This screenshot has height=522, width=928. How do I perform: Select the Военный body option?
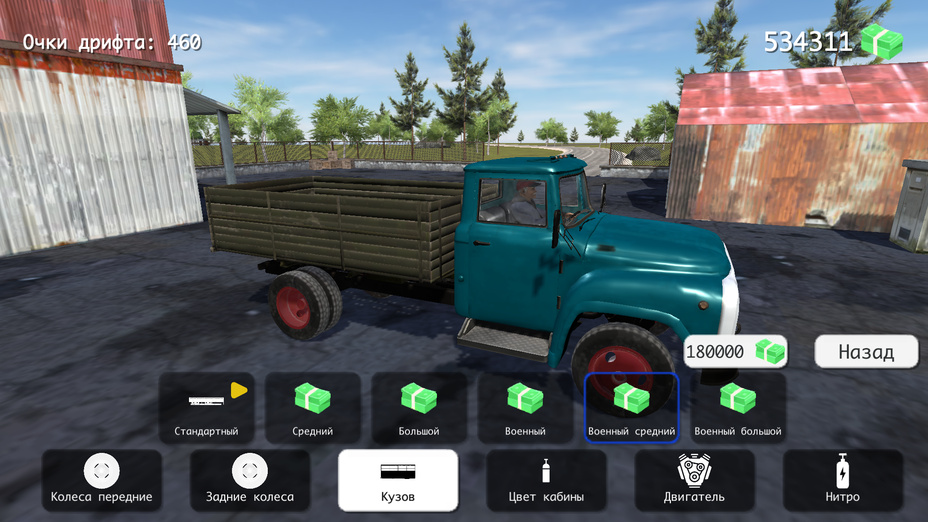(x=525, y=408)
